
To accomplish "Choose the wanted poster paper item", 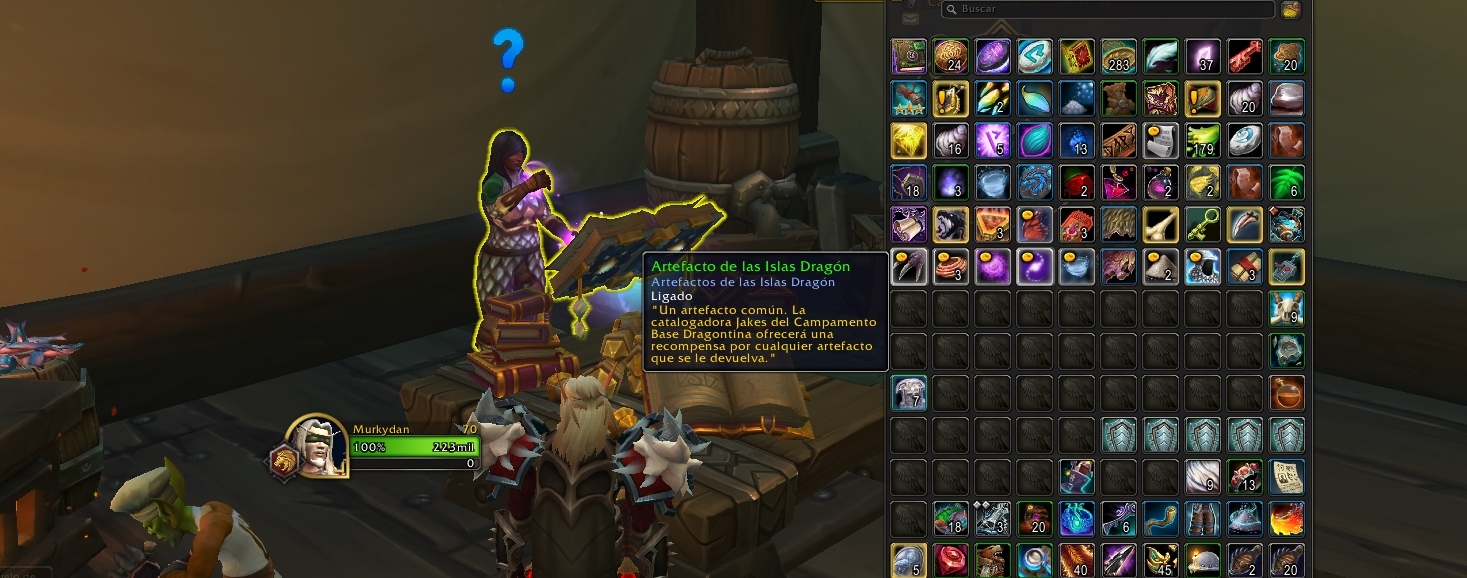I will (x=1286, y=476).
